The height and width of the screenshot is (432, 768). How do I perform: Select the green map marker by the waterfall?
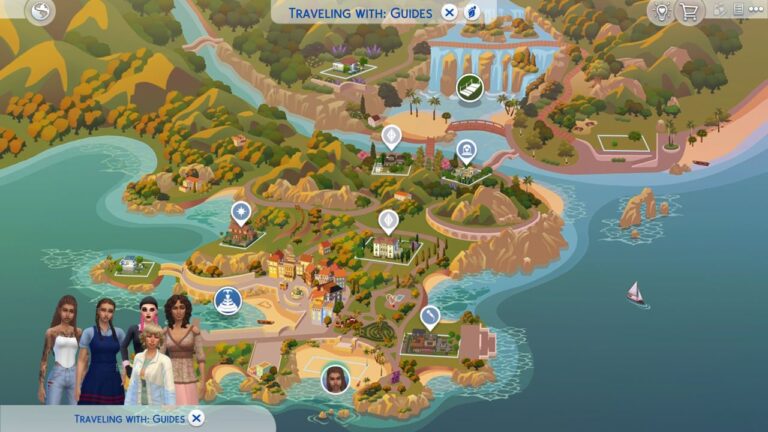(467, 89)
